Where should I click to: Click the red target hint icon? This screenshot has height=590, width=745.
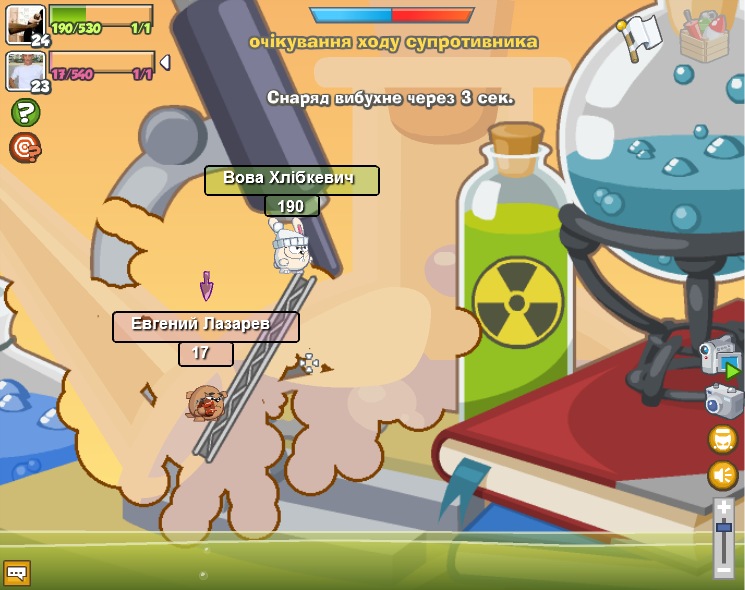coord(25,147)
